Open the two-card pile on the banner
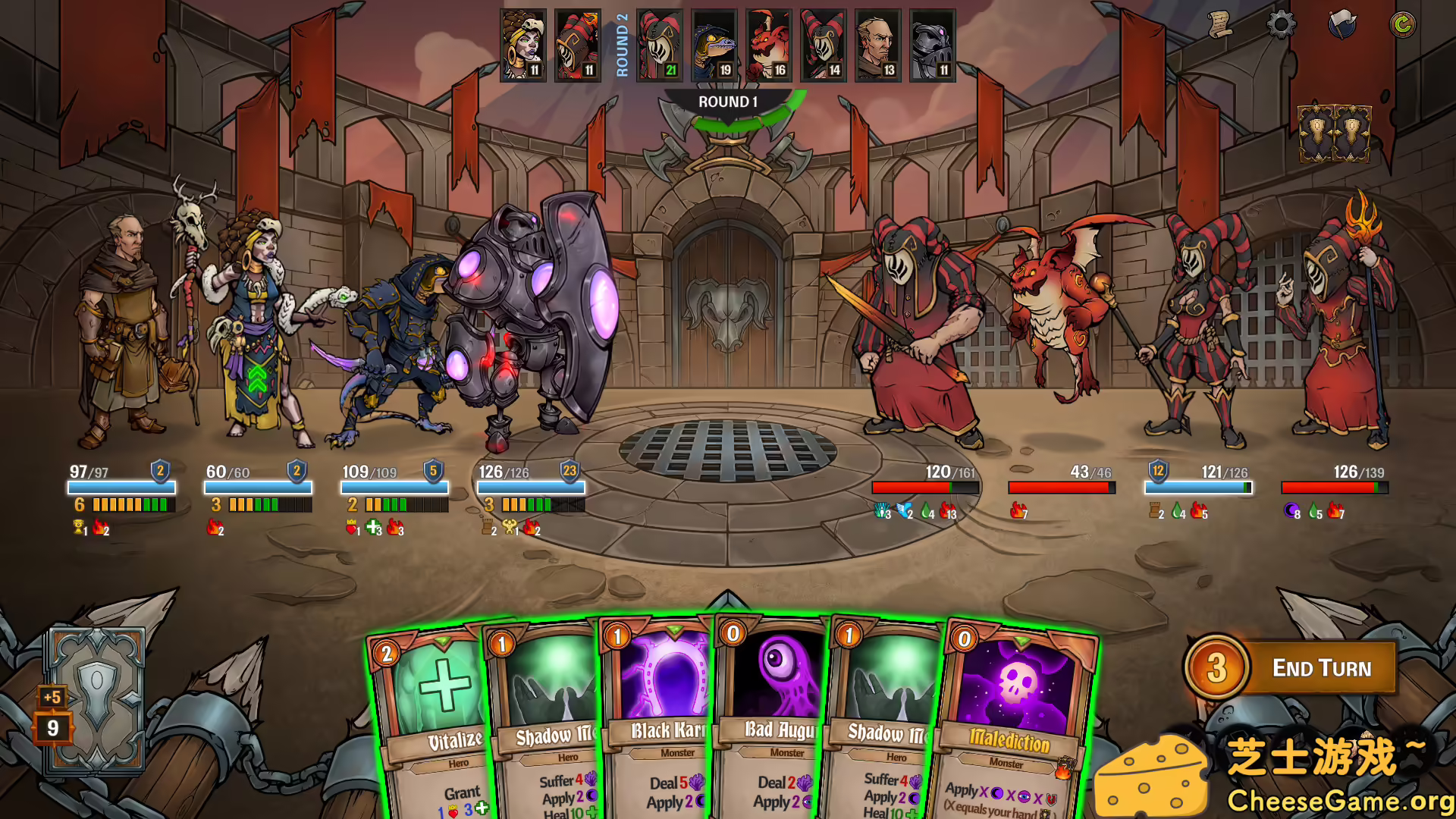 (x=1334, y=134)
